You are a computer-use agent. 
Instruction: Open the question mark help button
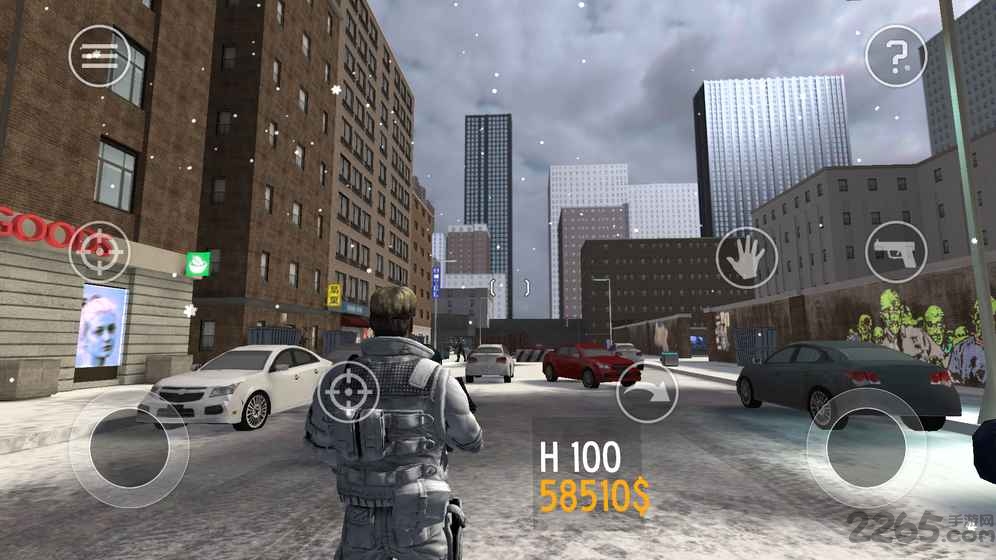[895, 56]
